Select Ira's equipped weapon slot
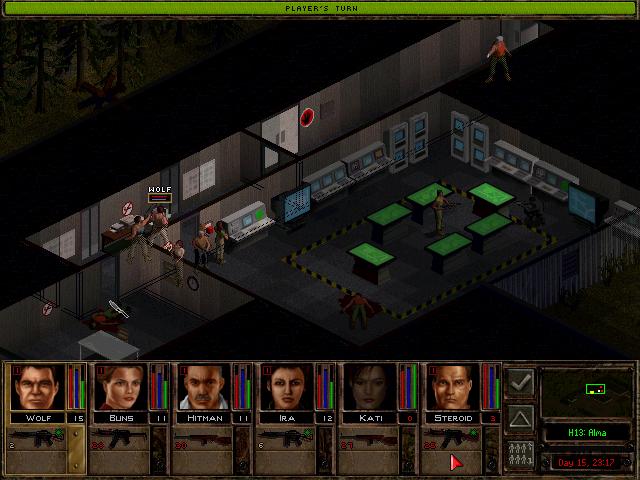This screenshot has height=480, width=640. coord(287,440)
